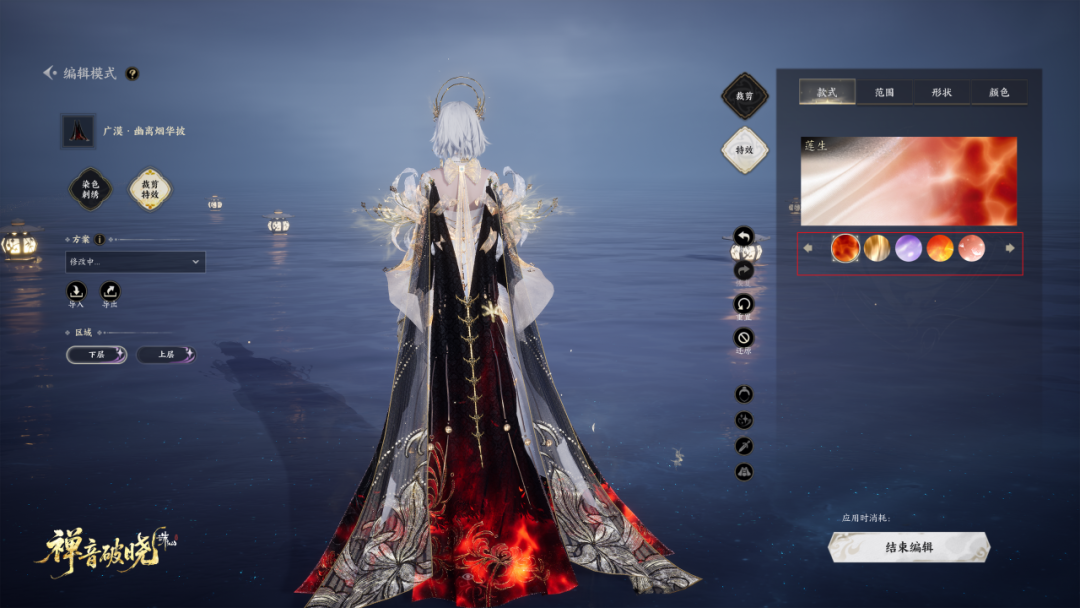Screen dimensions: 1080x608
Task: Select the 上层 upper region
Action: (165, 354)
